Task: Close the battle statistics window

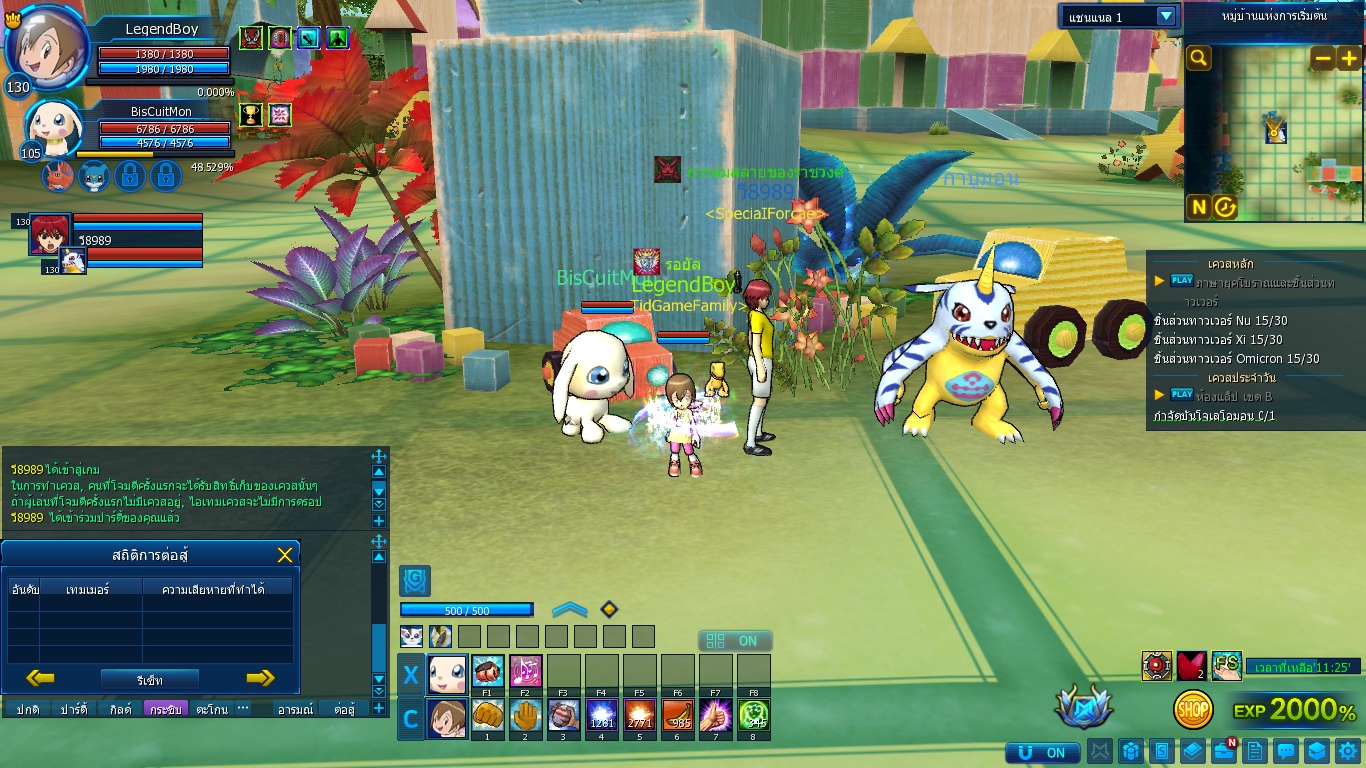Action: tap(285, 555)
